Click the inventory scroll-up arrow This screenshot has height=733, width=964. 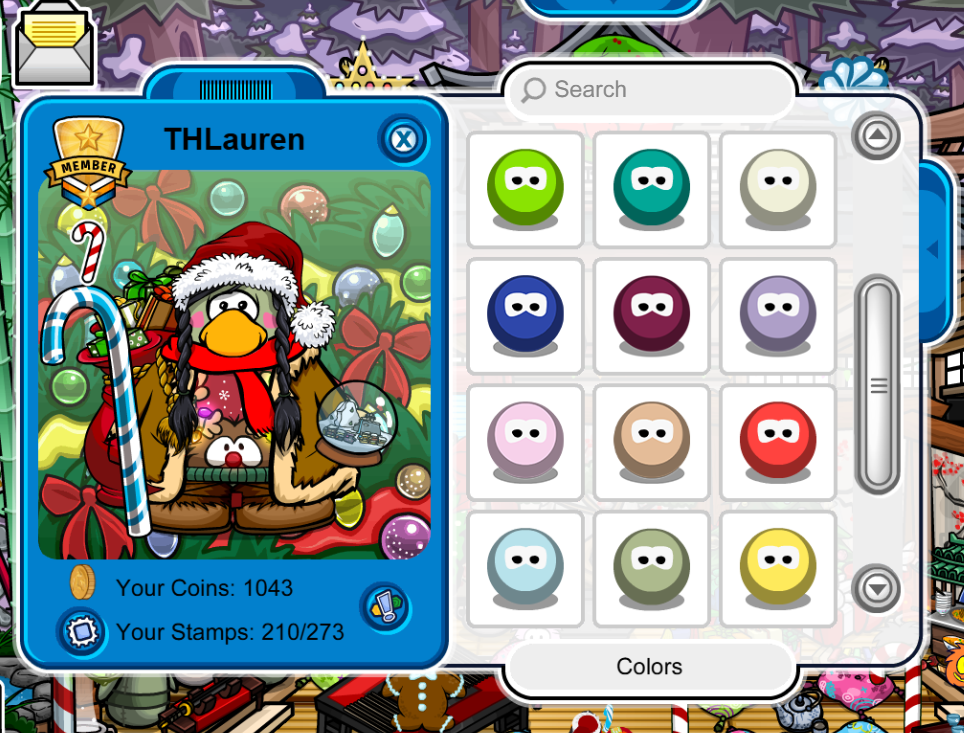click(877, 136)
